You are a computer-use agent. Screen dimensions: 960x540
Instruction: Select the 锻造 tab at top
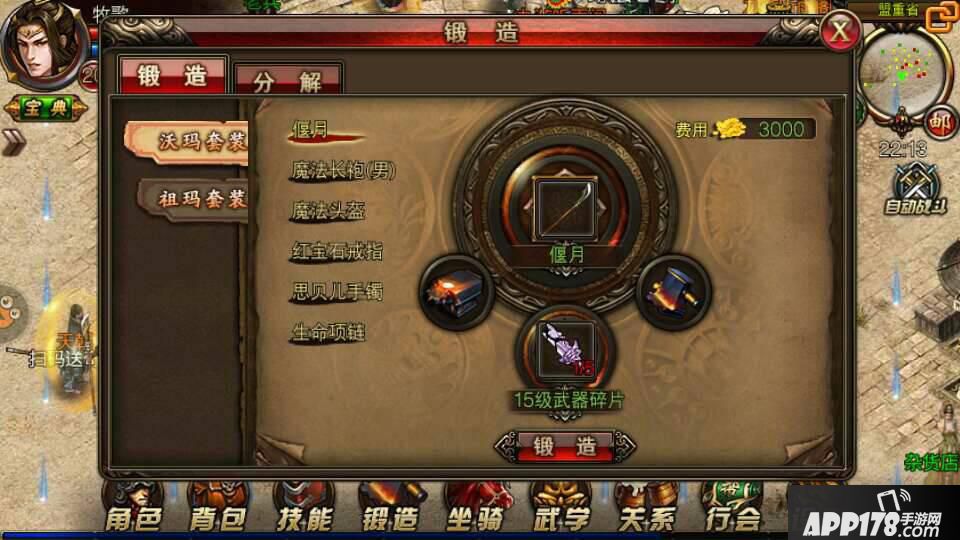click(x=172, y=76)
